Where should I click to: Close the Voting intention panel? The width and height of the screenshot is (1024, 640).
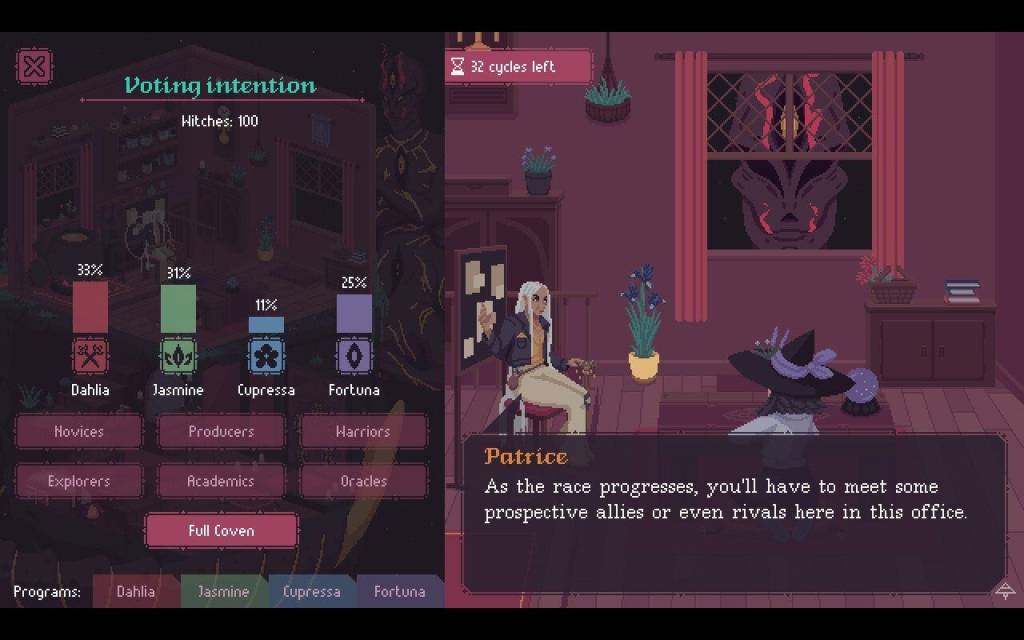pyautogui.click(x=34, y=67)
